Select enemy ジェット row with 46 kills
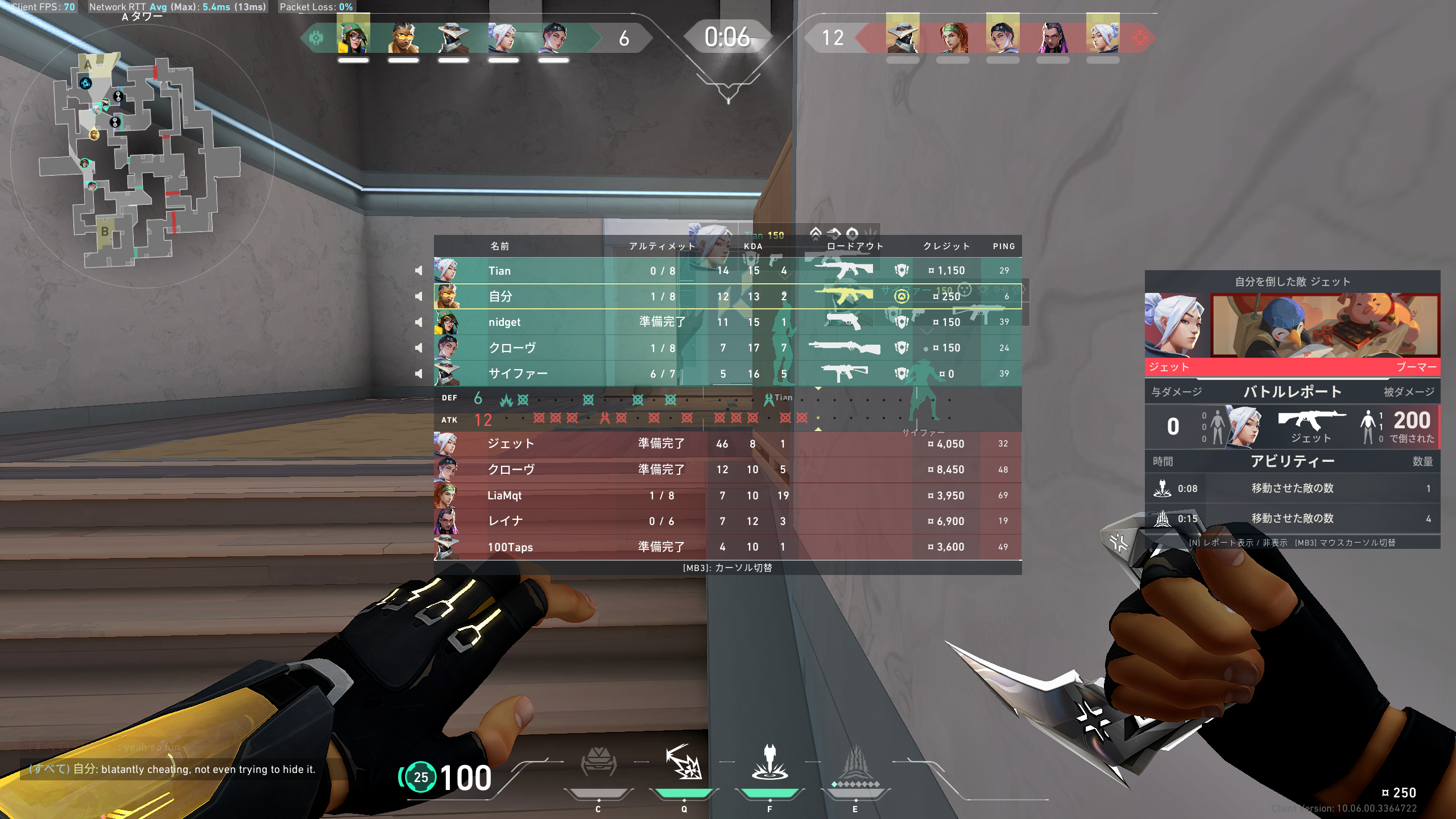Viewport: 1456px width, 819px height. pyautogui.click(x=728, y=444)
